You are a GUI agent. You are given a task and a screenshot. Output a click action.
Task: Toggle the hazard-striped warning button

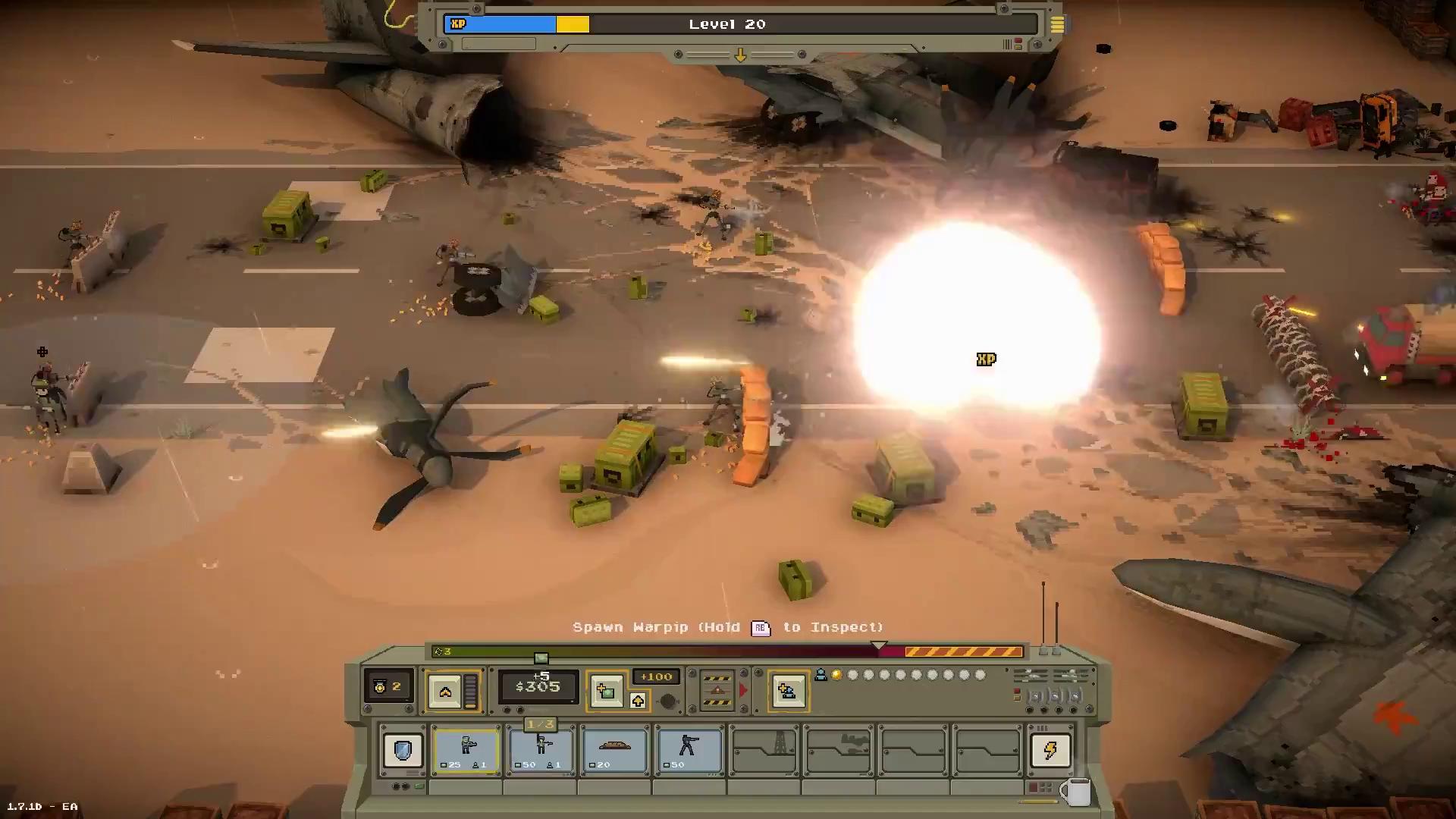click(717, 690)
